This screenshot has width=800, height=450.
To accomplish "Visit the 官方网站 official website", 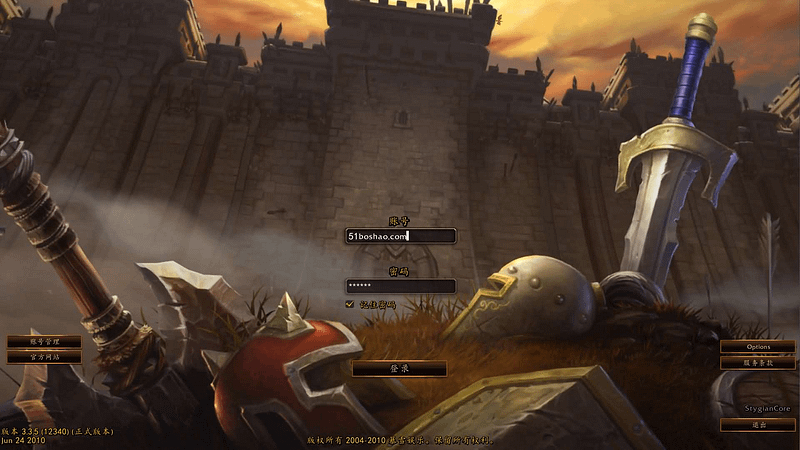I will 44,357.
